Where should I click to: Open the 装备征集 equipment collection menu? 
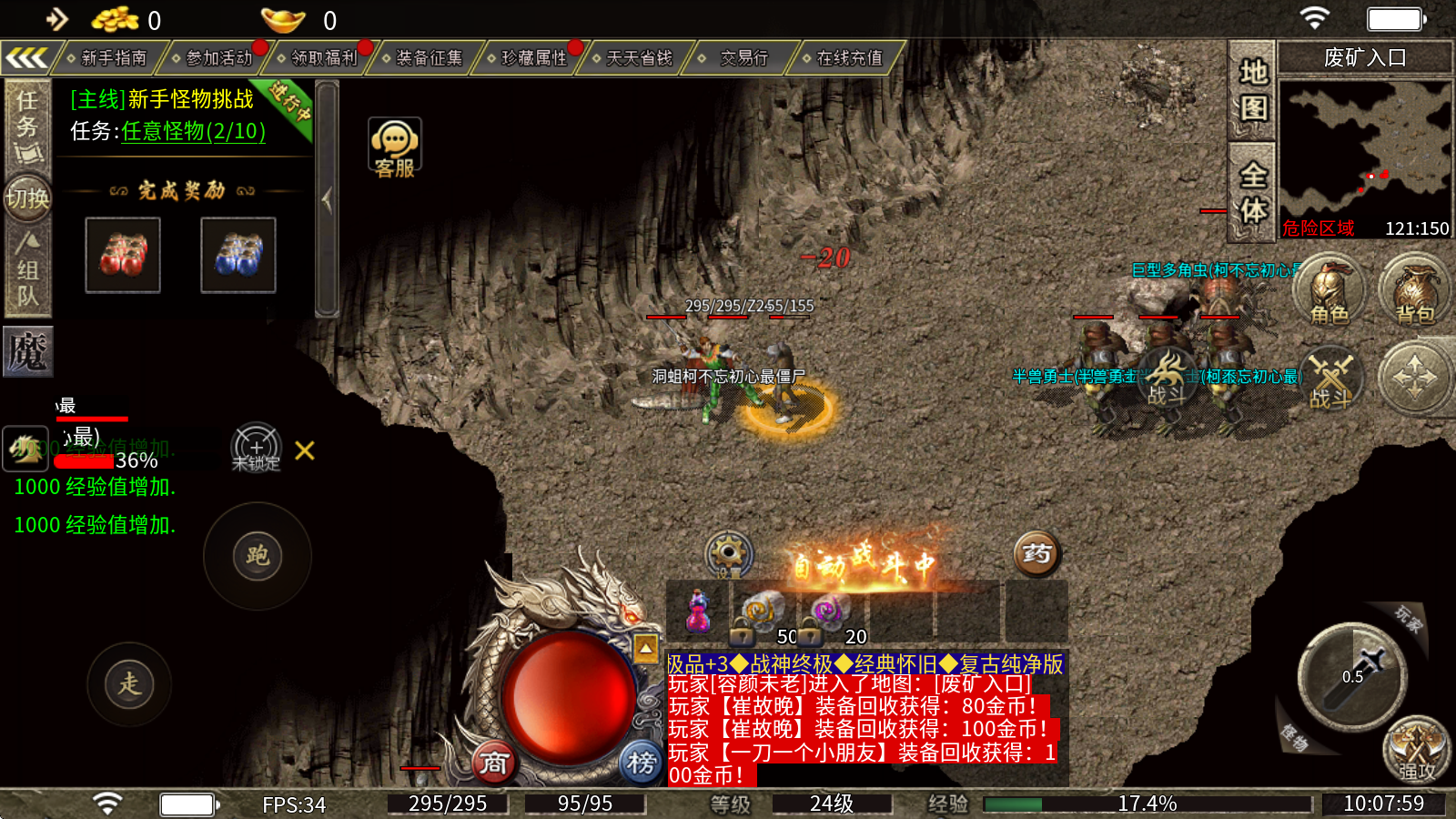click(x=429, y=58)
